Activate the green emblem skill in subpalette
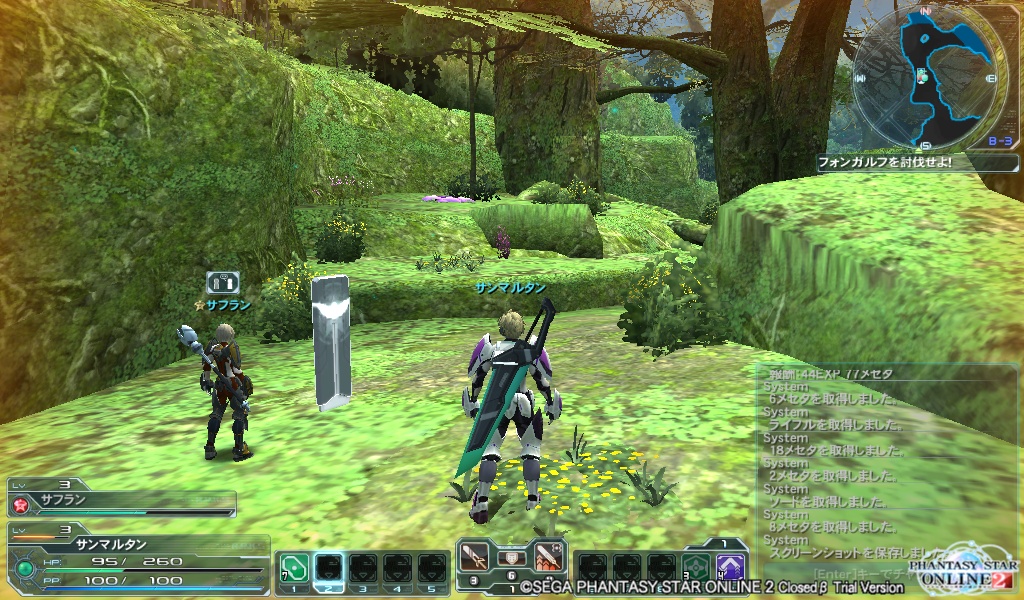The height and width of the screenshot is (600, 1024). pyautogui.click(x=696, y=569)
